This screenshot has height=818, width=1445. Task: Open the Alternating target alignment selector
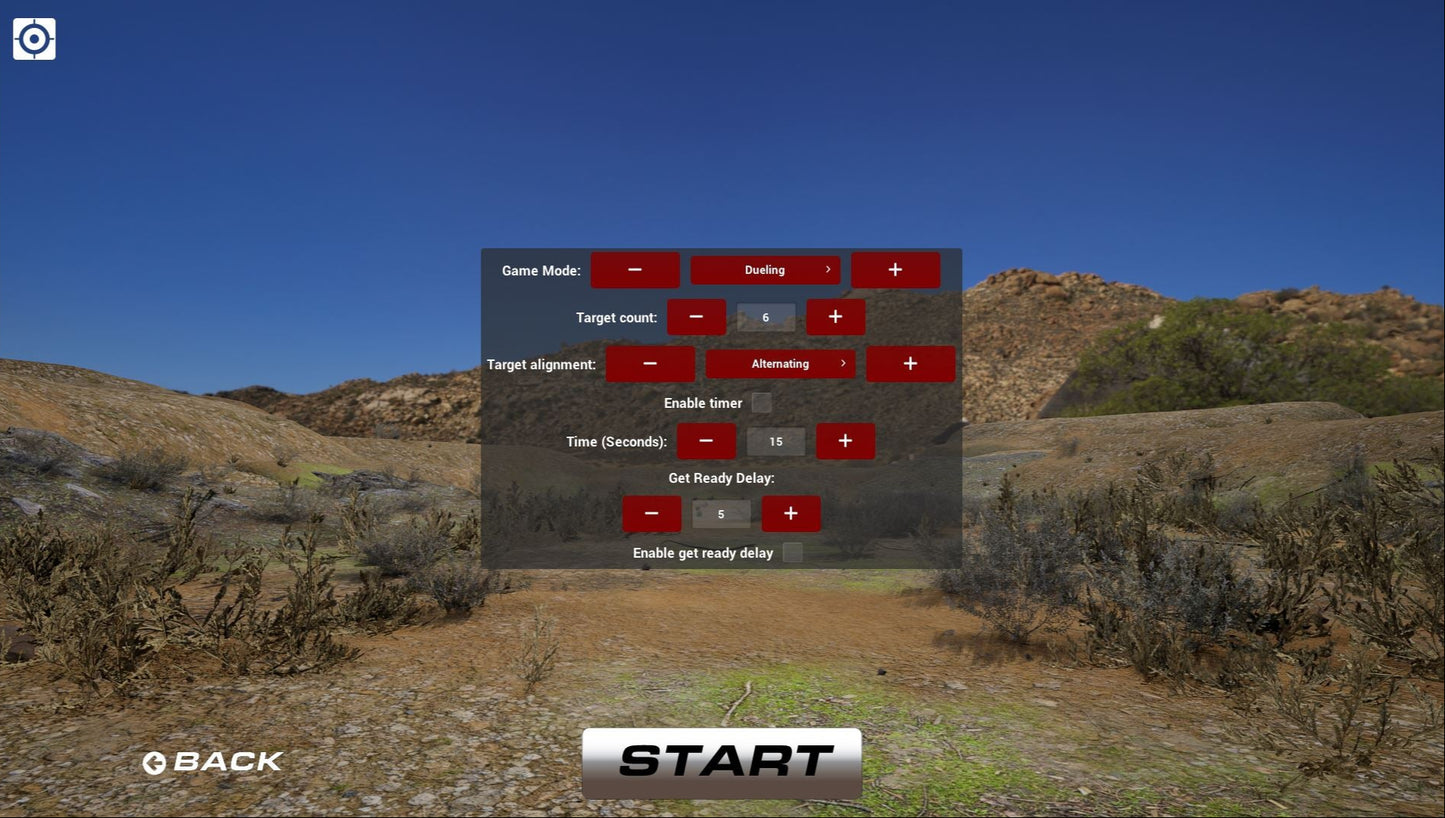(780, 363)
